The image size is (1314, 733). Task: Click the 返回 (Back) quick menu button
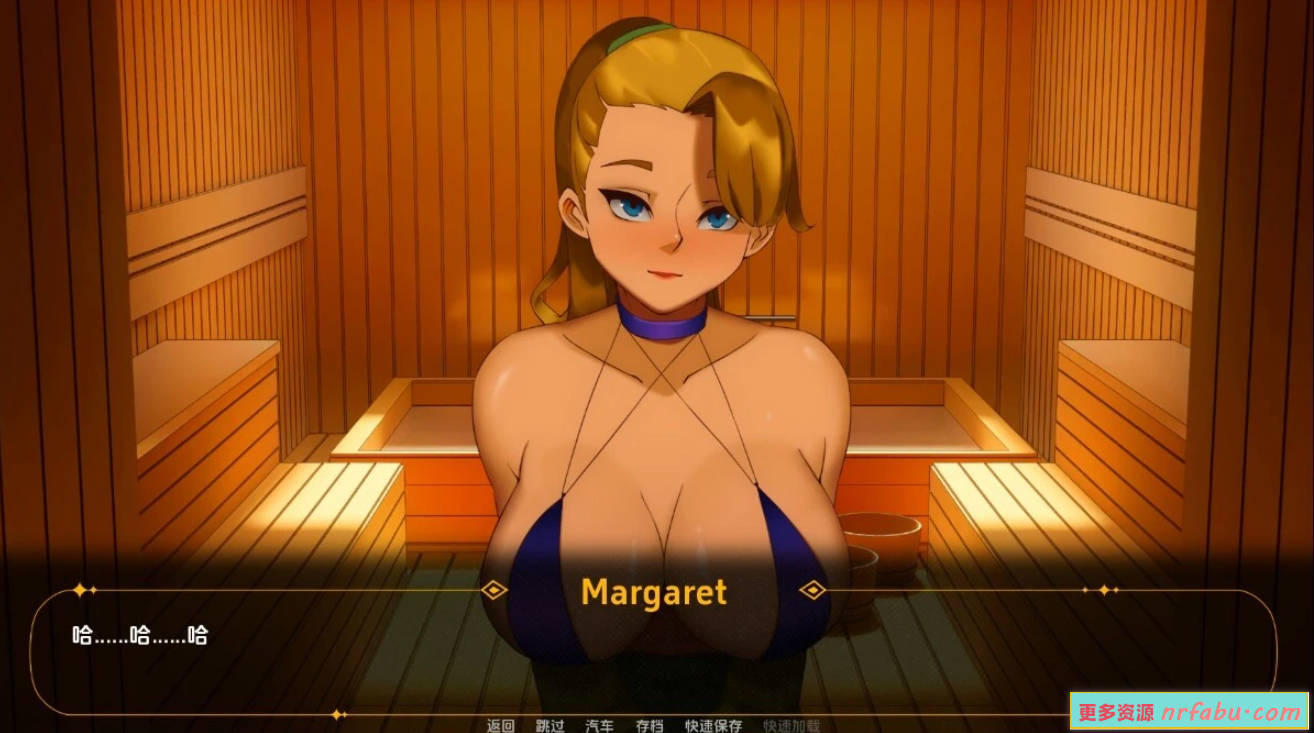click(500, 726)
